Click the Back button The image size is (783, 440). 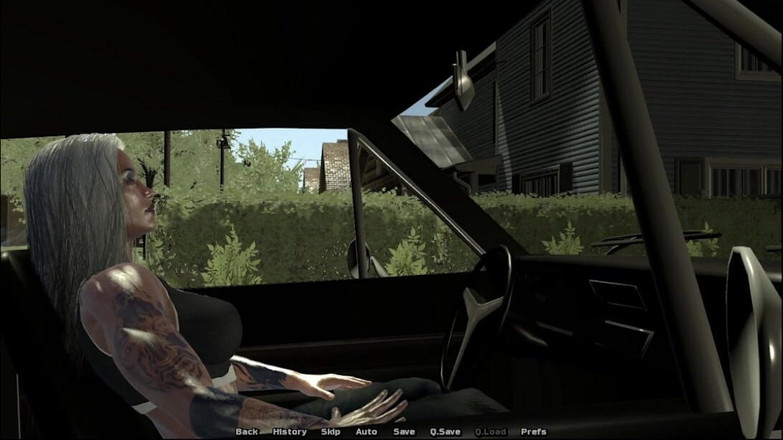coord(246,432)
